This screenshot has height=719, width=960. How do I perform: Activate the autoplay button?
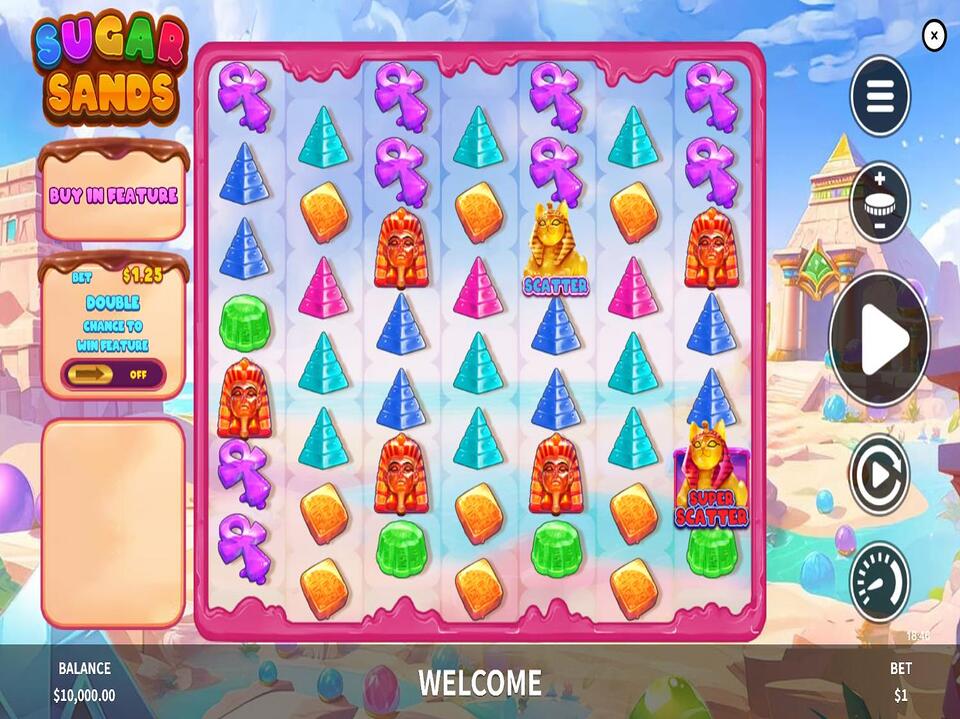pyautogui.click(x=880, y=474)
